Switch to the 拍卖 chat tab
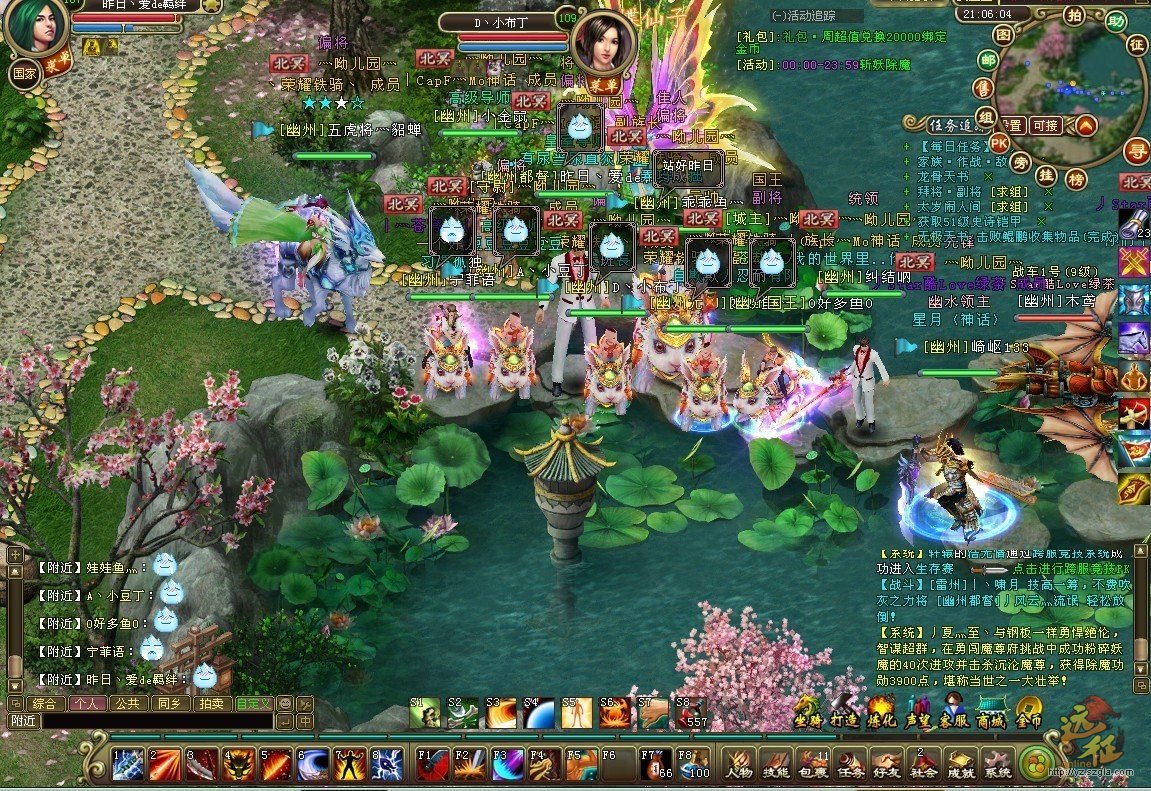Viewport: 1151px width, 791px height. 212,703
